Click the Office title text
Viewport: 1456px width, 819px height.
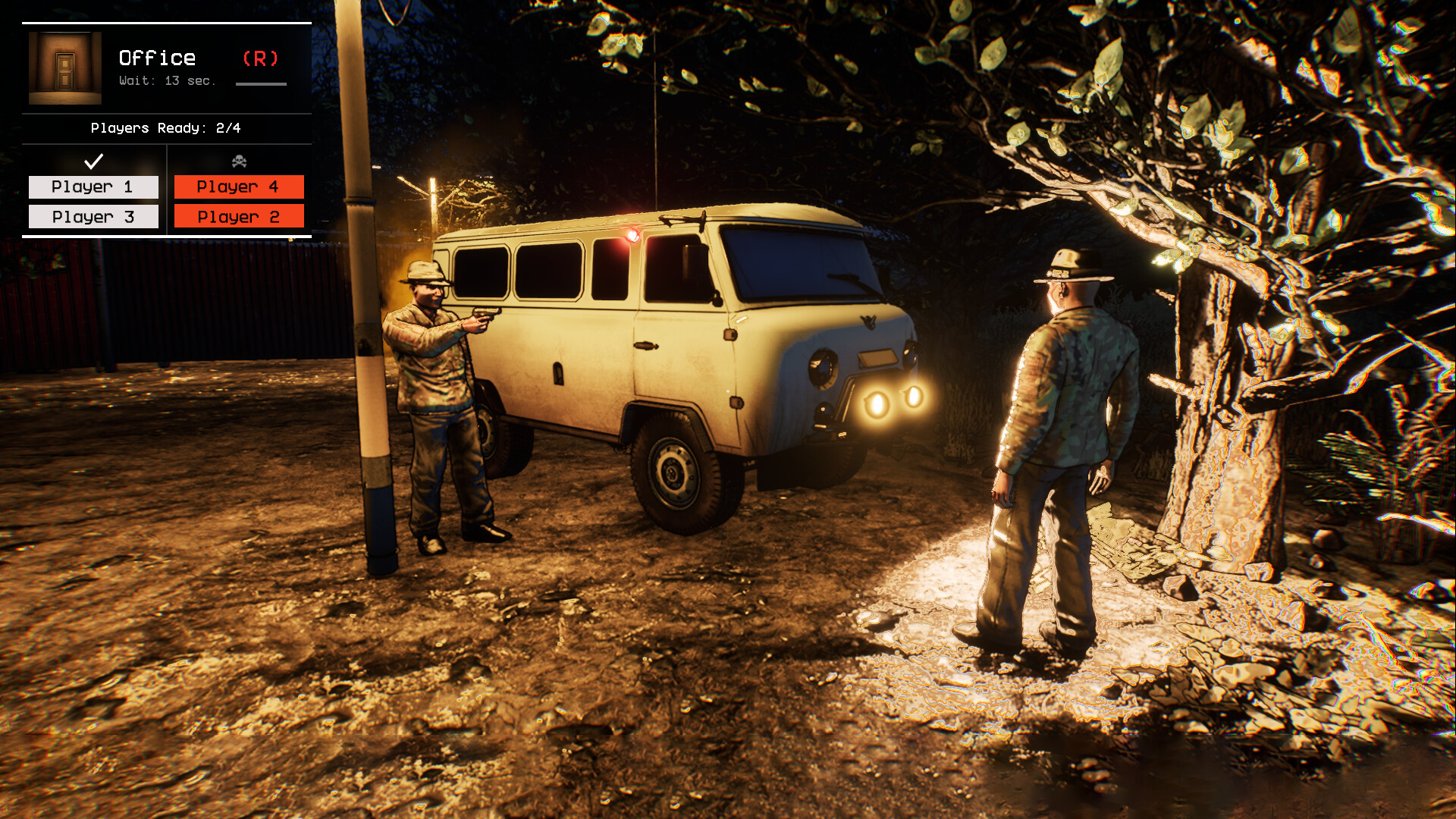[156, 57]
